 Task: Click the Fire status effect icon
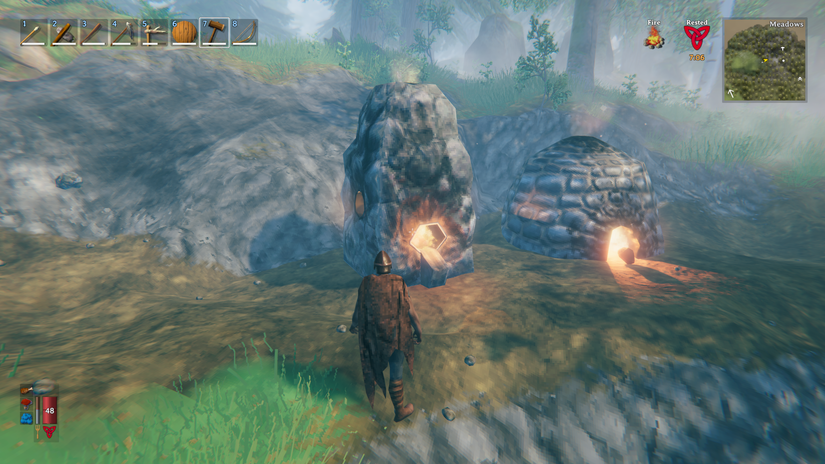[x=655, y=38]
